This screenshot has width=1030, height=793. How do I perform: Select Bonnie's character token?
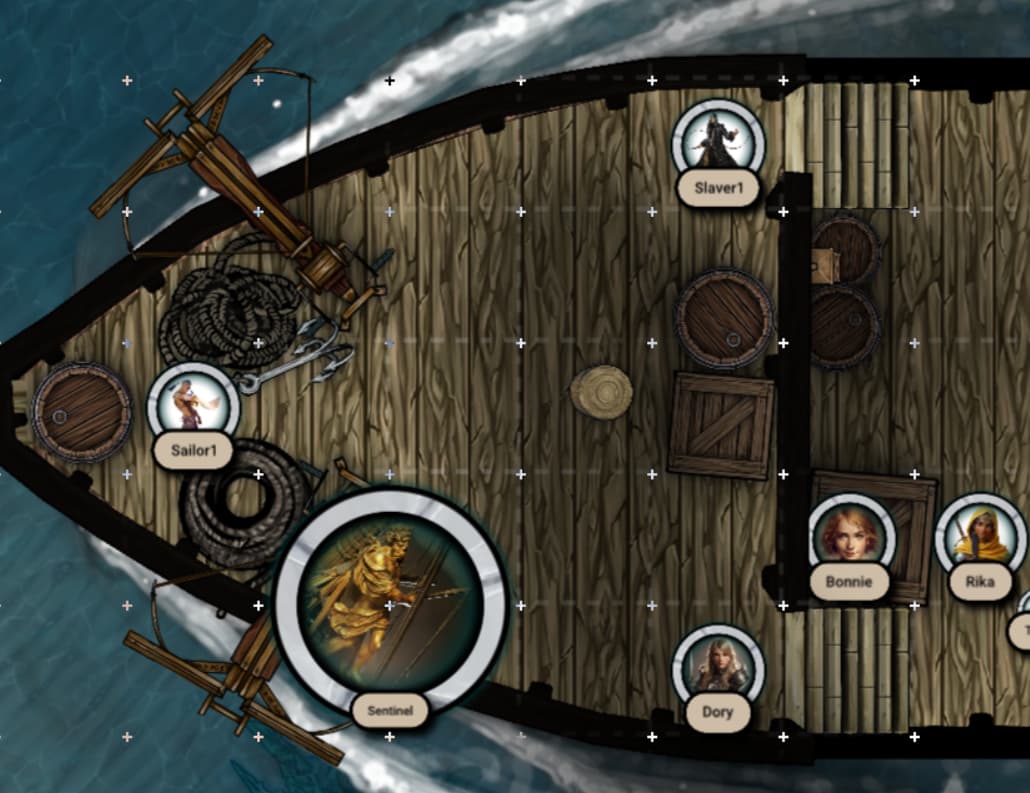click(x=851, y=536)
